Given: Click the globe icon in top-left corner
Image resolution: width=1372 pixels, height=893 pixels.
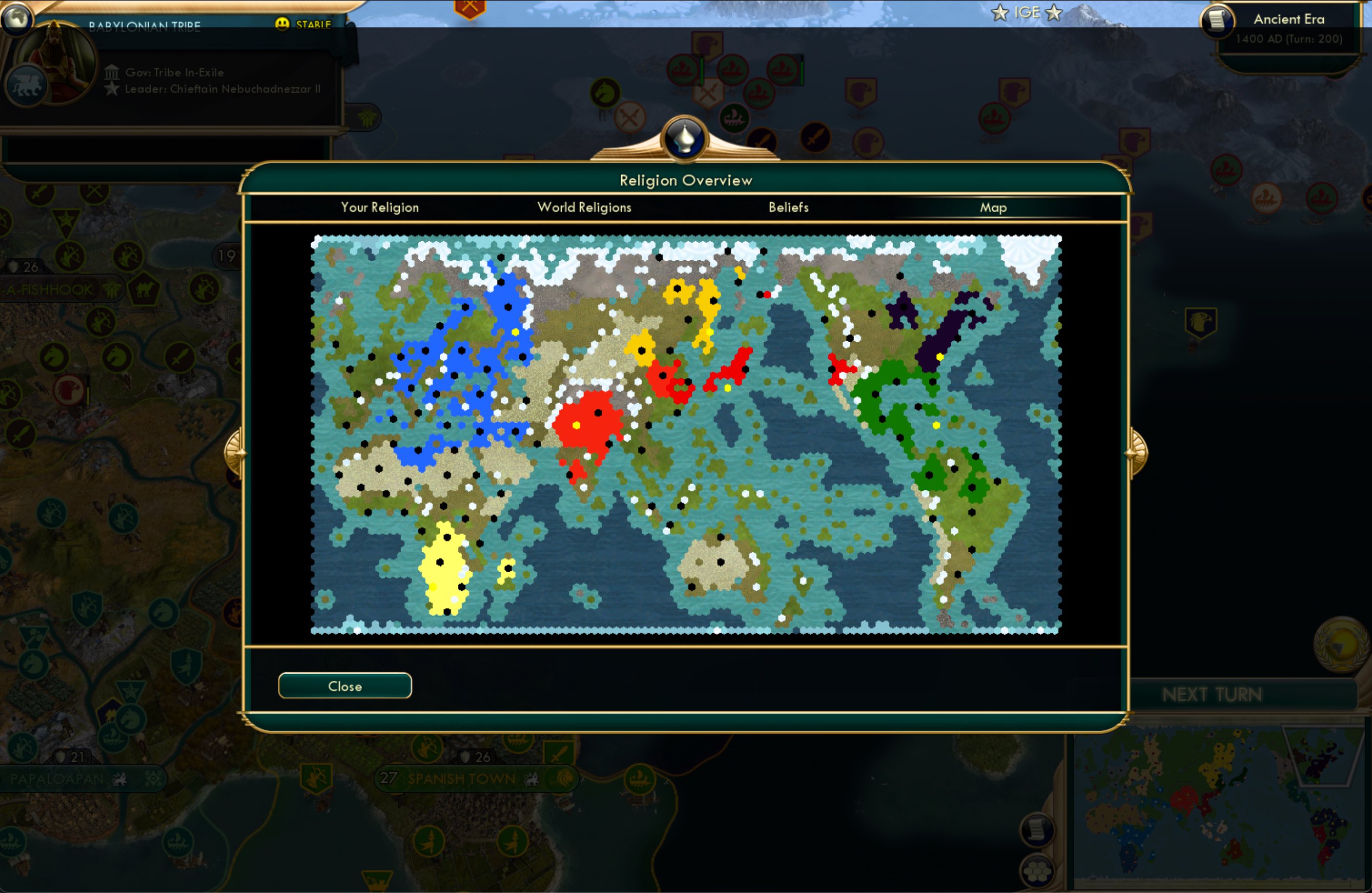Looking at the screenshot, I should (x=17, y=19).
